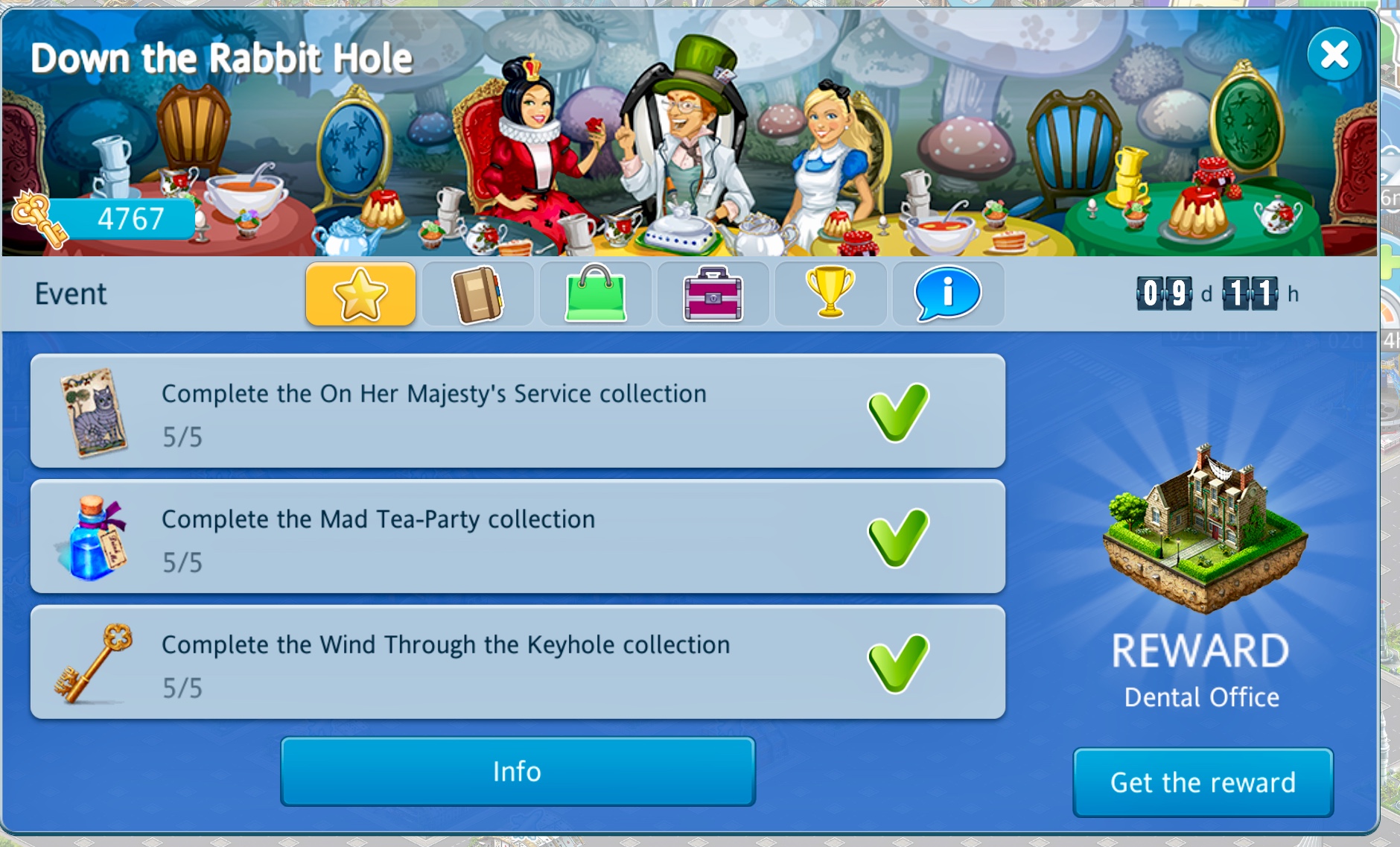Select the gold star event tab
Image resolution: width=1400 pixels, height=847 pixels.
tap(360, 294)
